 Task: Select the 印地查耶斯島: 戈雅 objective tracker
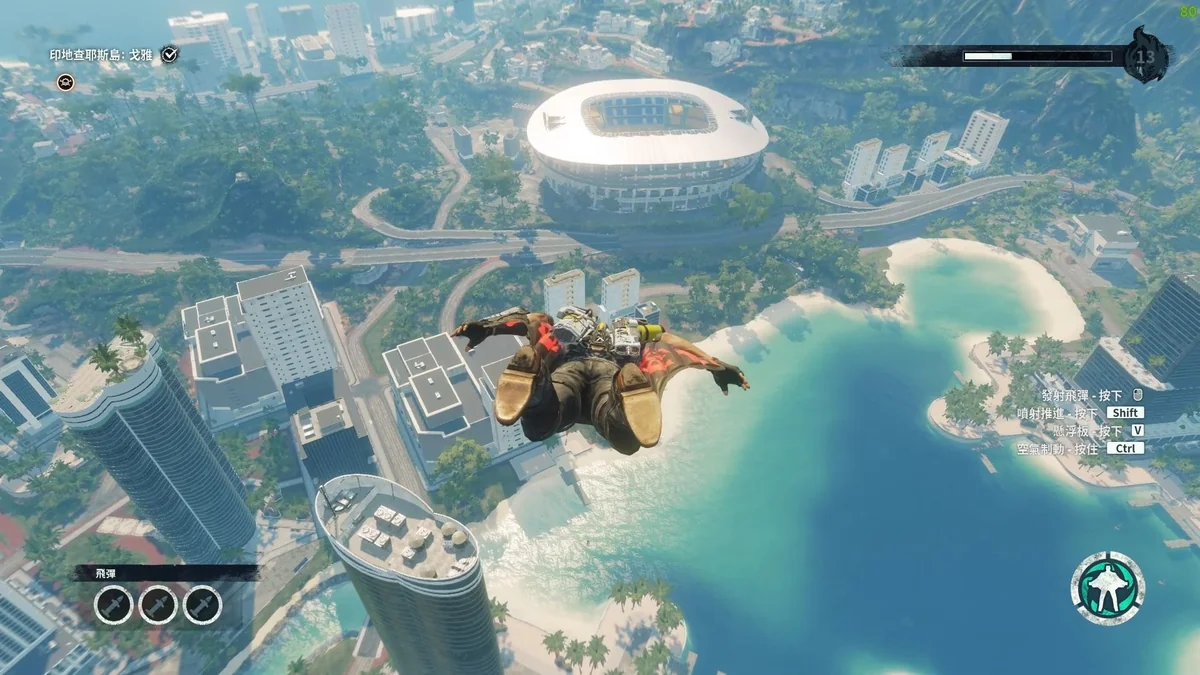102,55
